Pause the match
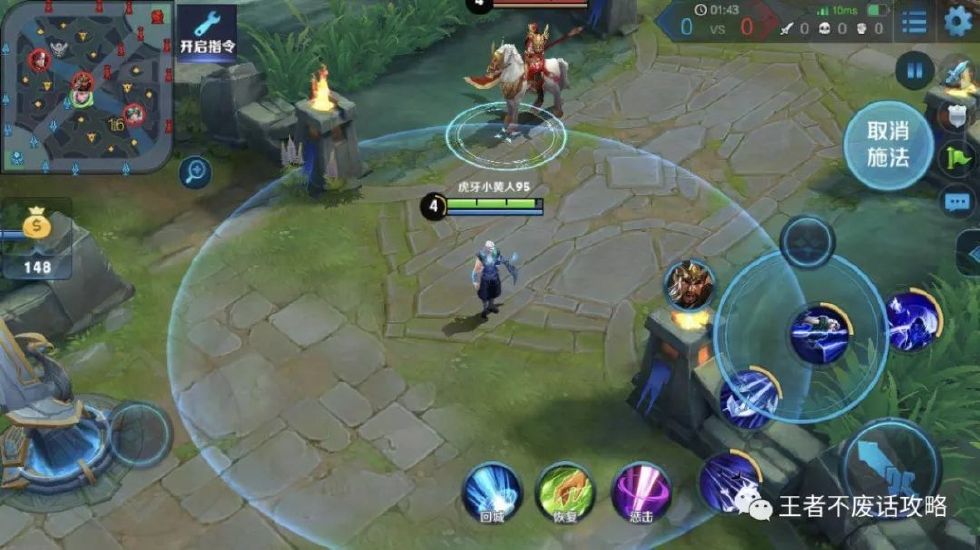Screen dimensions: 980x550 pos(914,71)
